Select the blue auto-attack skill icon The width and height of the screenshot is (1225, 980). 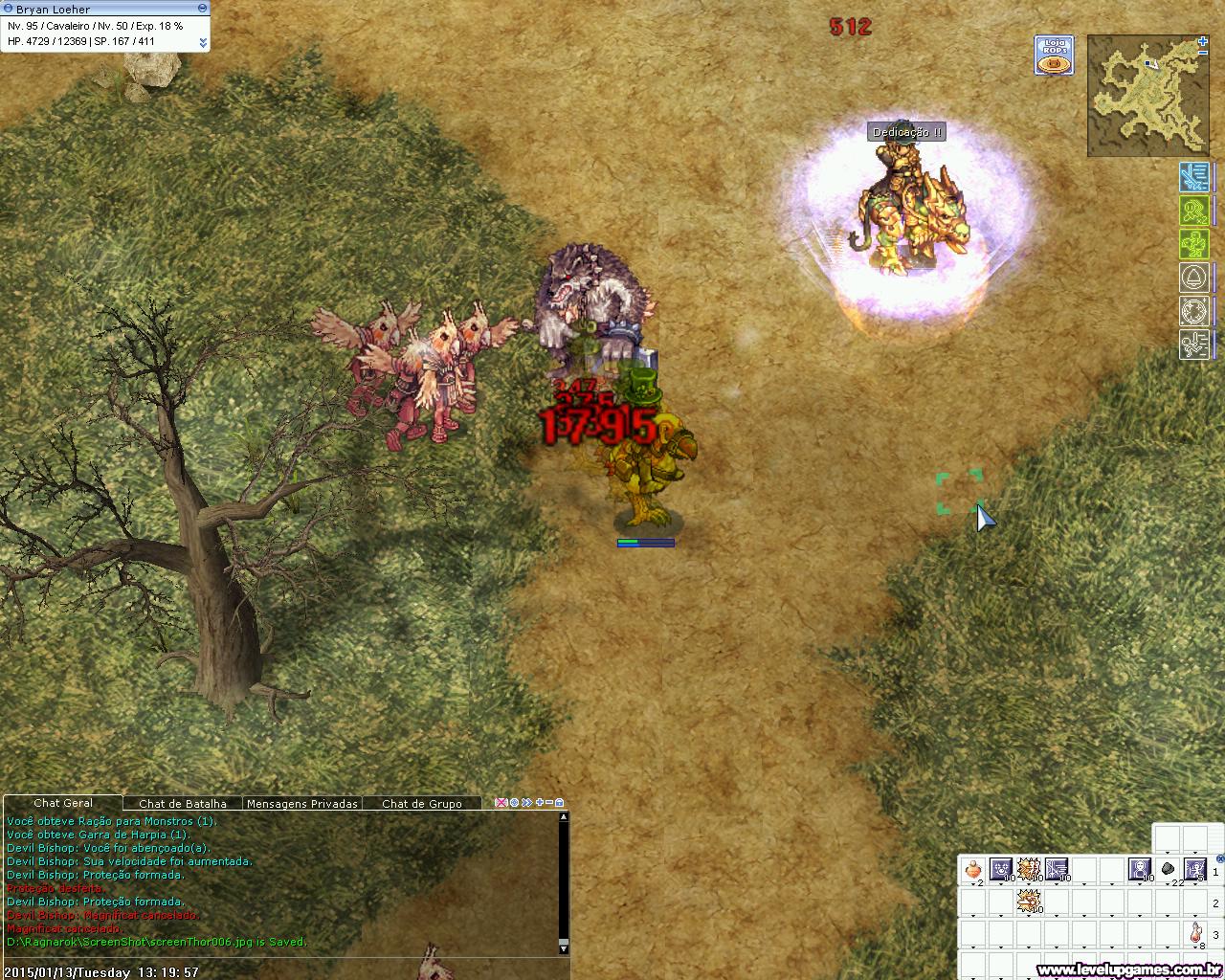pos(1193,177)
